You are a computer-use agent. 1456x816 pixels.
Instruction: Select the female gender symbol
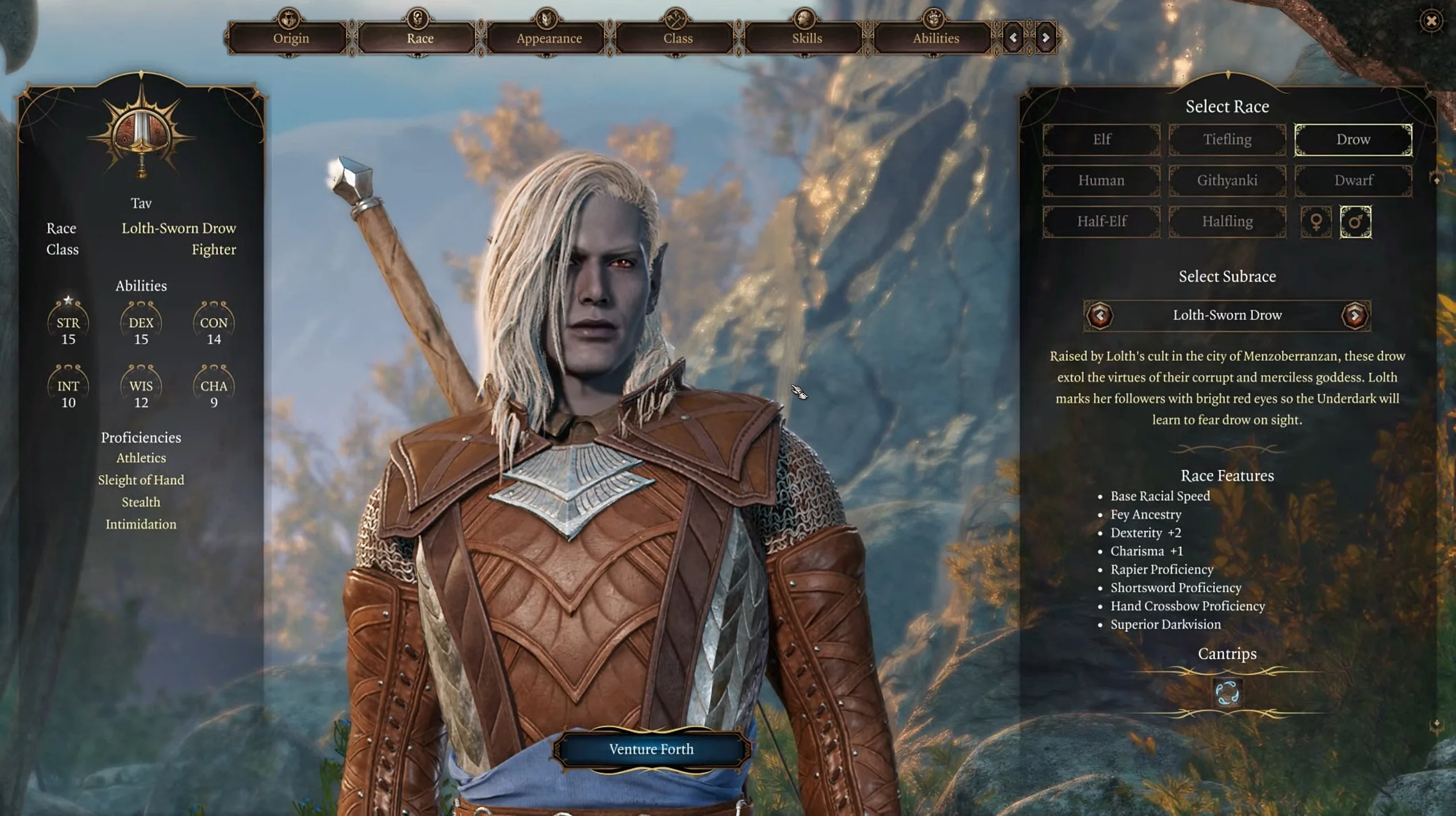1318,222
